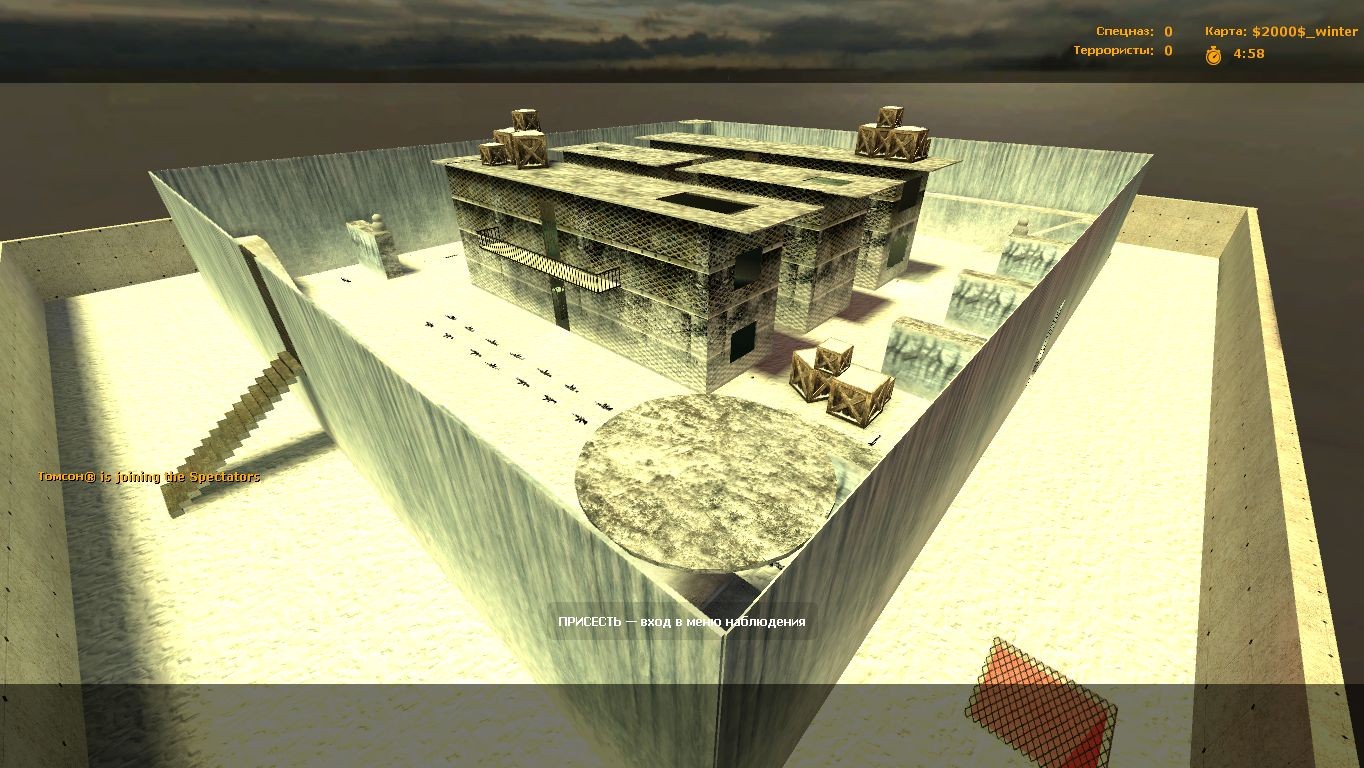Click the wooden crate pile near the wall
The image size is (1364, 768).
point(840,385)
